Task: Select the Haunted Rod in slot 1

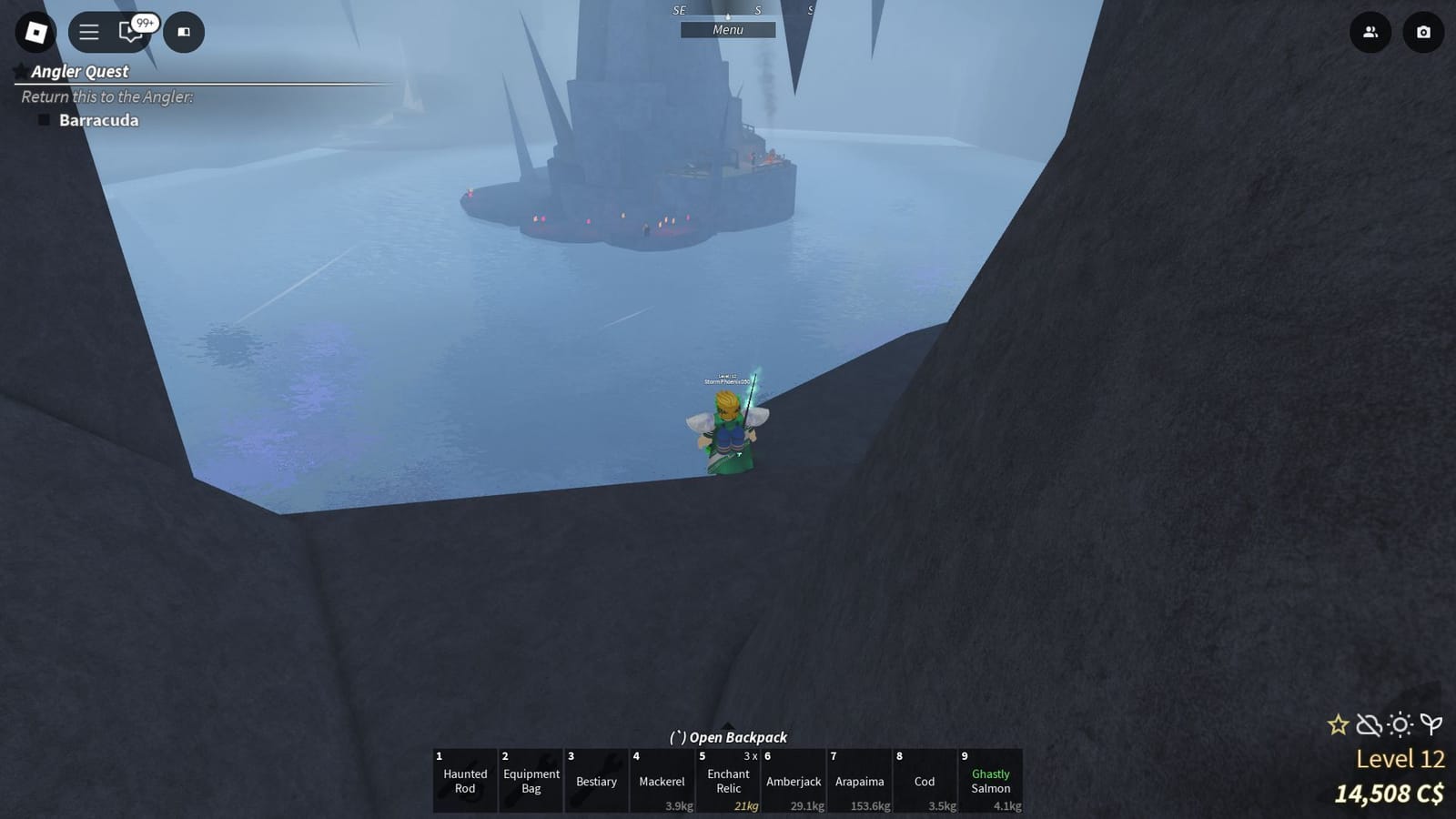Action: pyautogui.click(x=464, y=781)
